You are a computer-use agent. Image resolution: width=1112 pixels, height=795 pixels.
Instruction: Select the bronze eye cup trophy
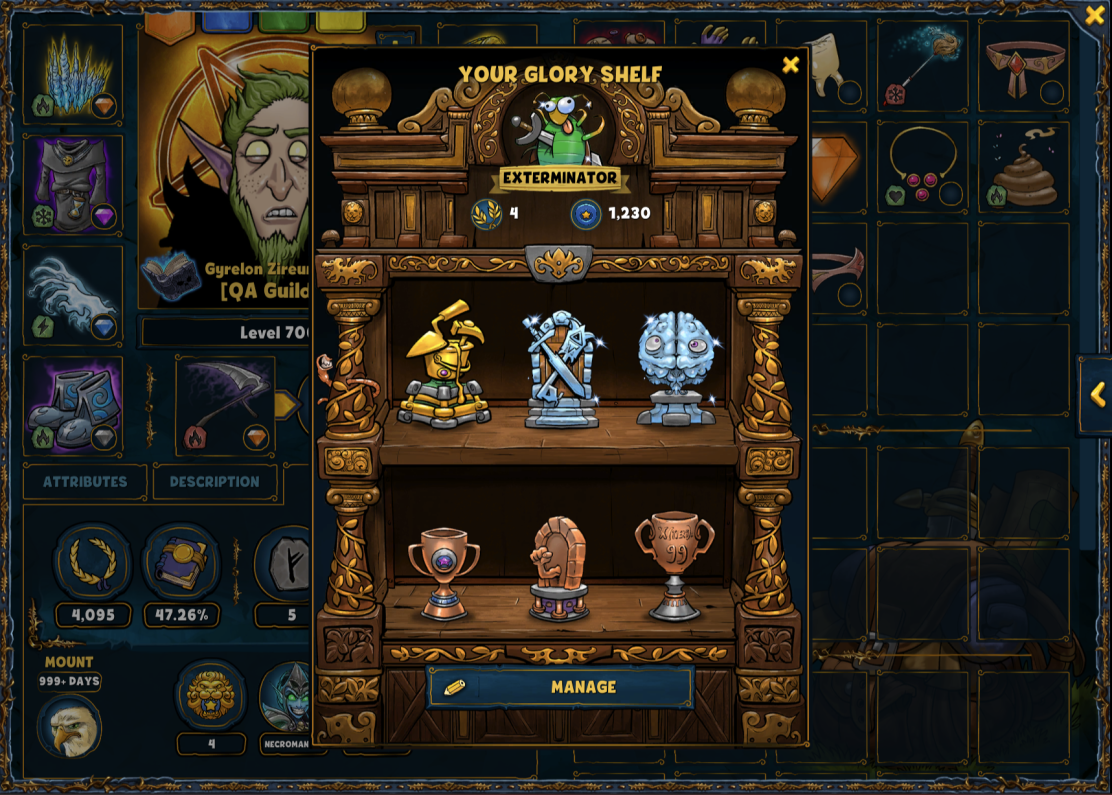coord(443,572)
